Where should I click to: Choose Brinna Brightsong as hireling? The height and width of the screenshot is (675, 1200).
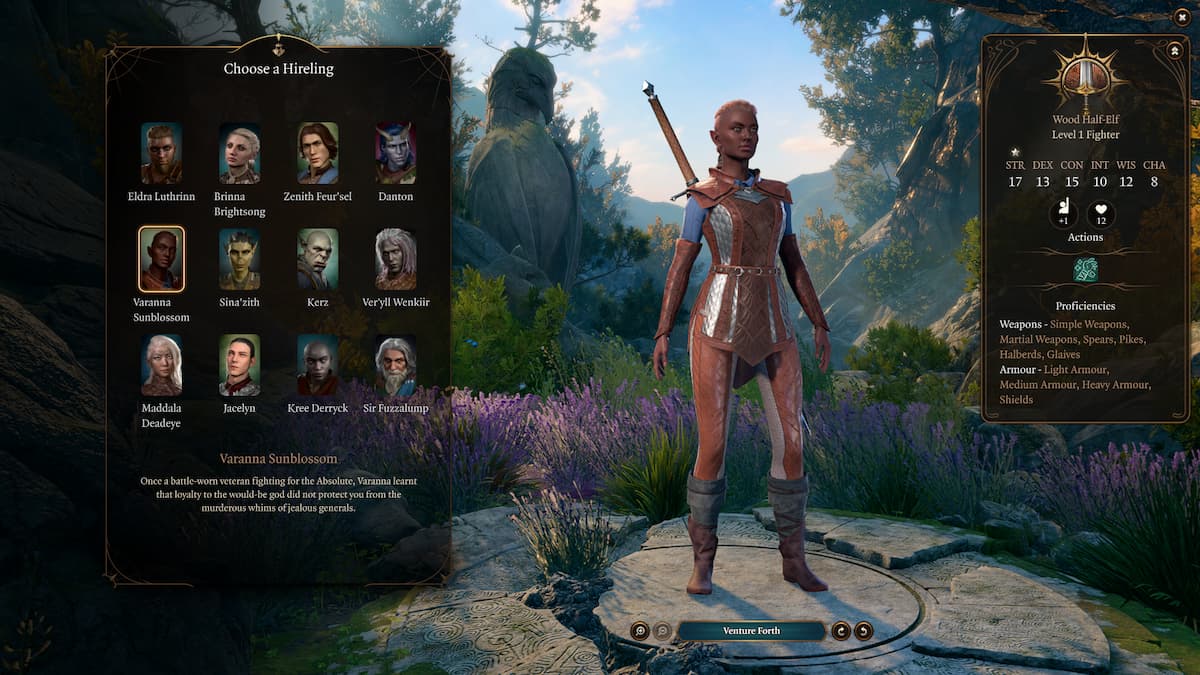point(239,153)
